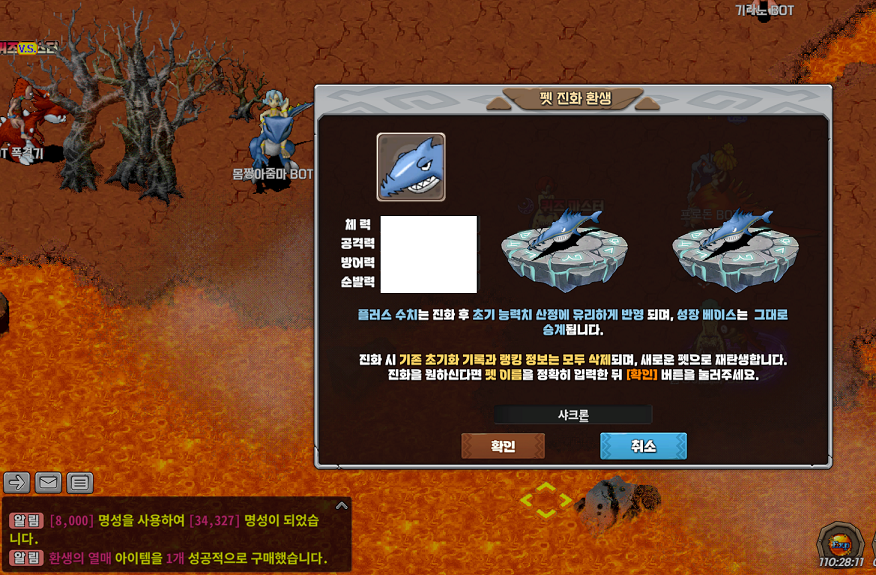Cancel the evolution with the 취소 button
Image resolution: width=876 pixels, height=575 pixels.
coord(643,446)
